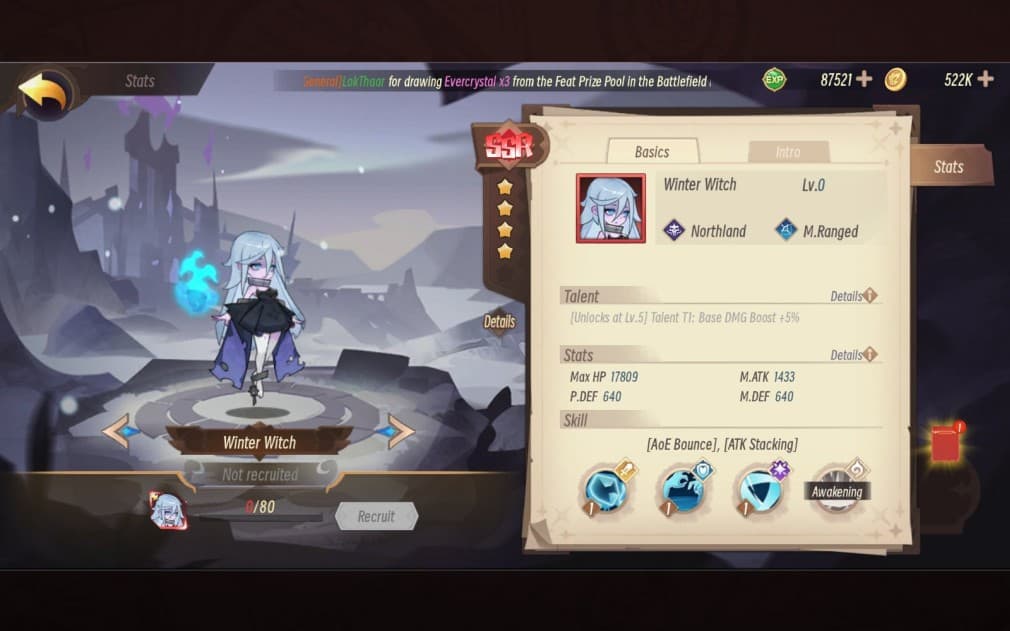Add more gold coins with plus
1010x631 pixels.
point(985,79)
